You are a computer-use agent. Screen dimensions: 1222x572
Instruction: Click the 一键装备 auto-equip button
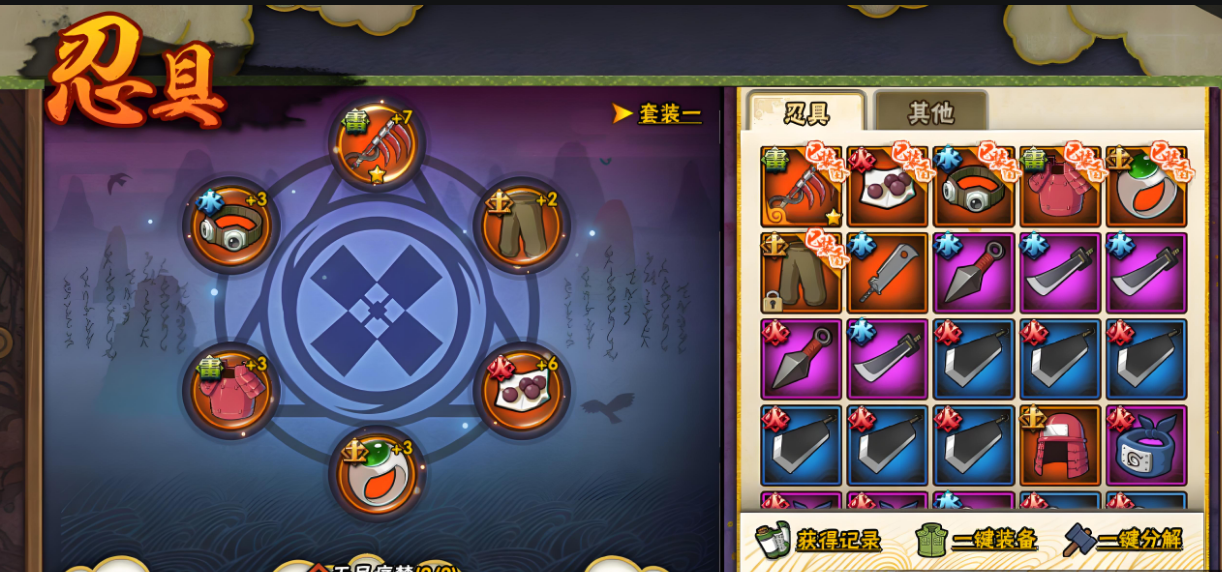click(977, 540)
